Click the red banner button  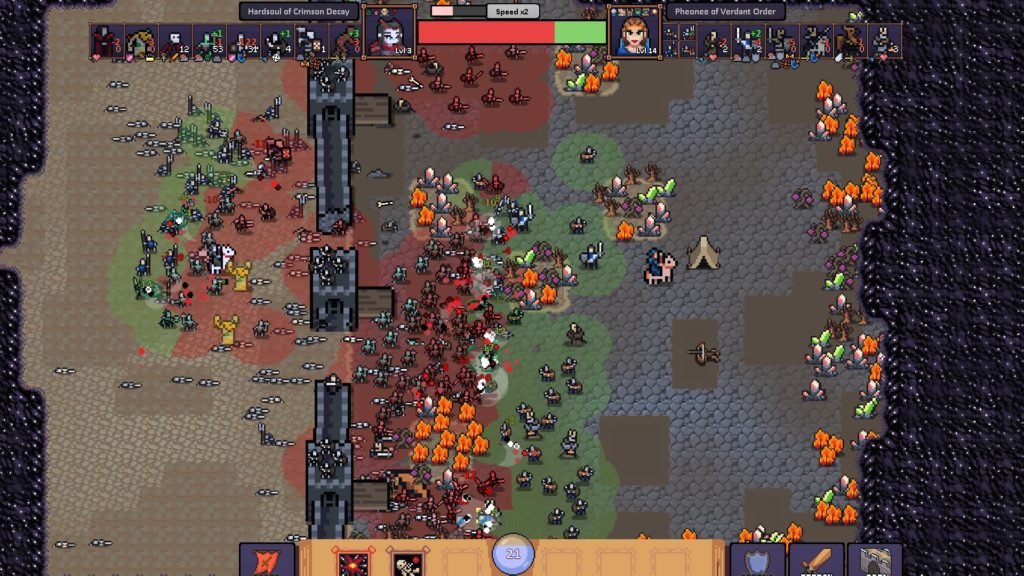click(267, 561)
